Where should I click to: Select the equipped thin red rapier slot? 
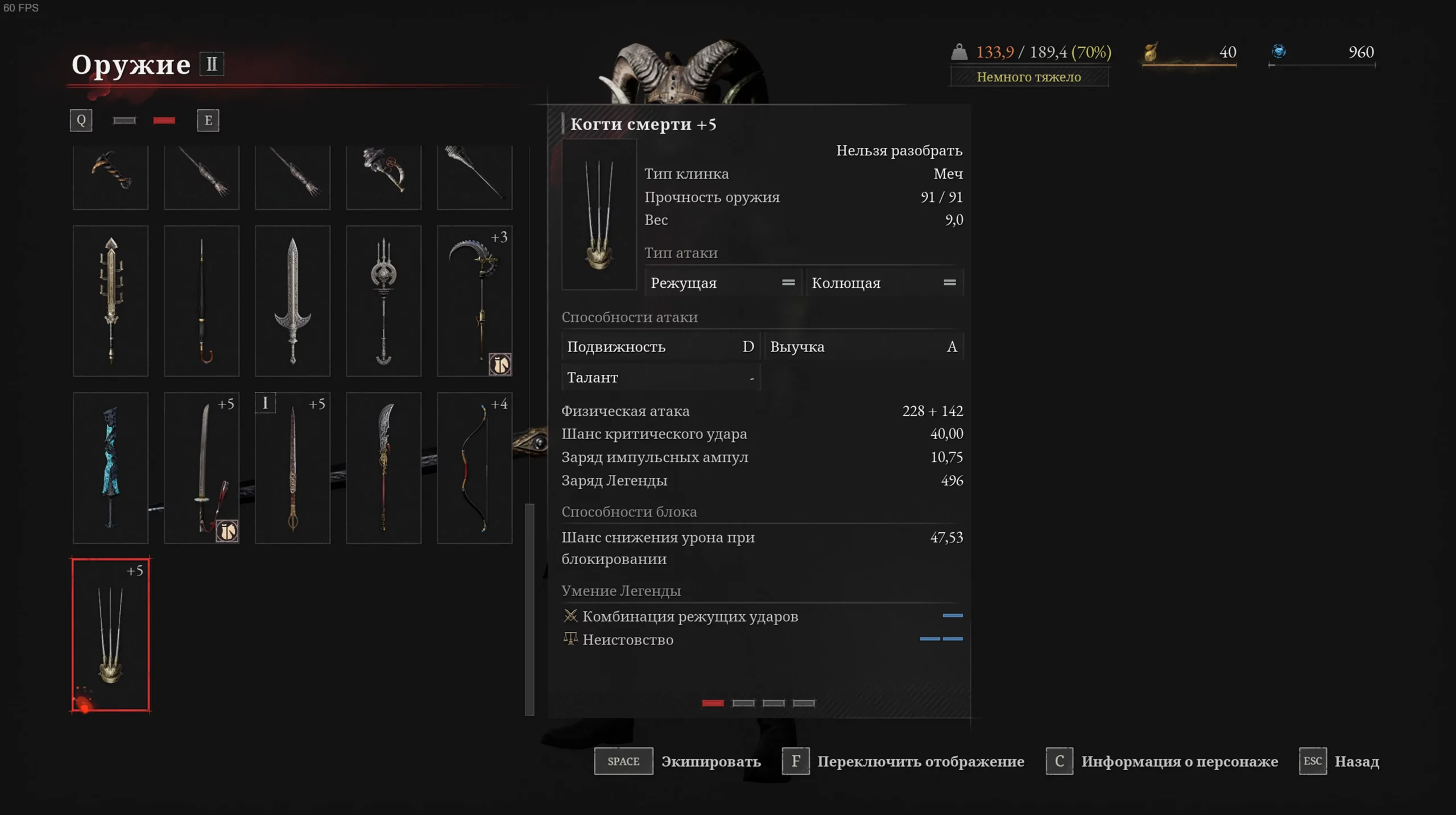point(292,468)
